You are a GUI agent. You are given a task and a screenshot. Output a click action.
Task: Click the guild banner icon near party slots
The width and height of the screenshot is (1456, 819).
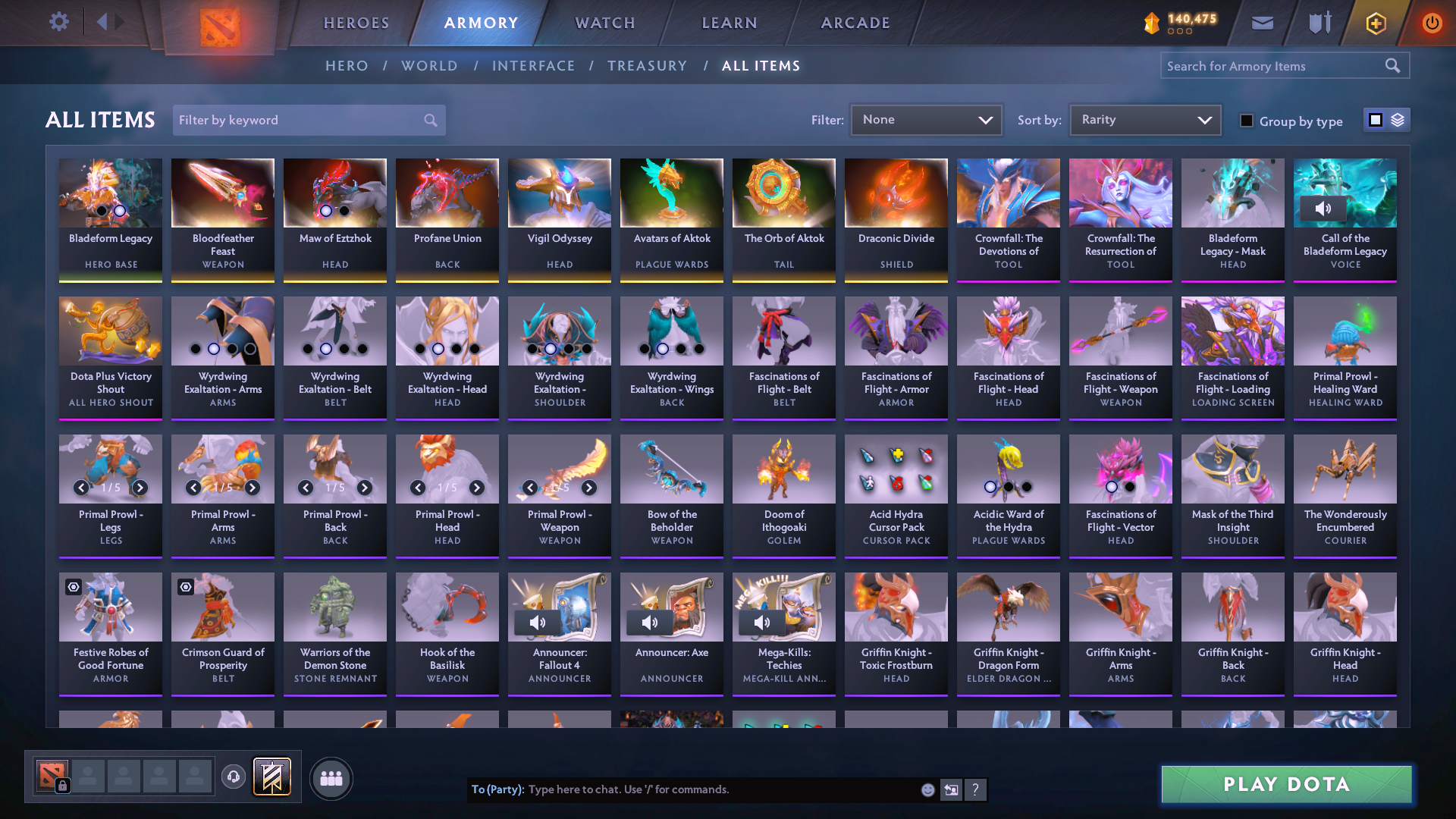click(x=271, y=777)
